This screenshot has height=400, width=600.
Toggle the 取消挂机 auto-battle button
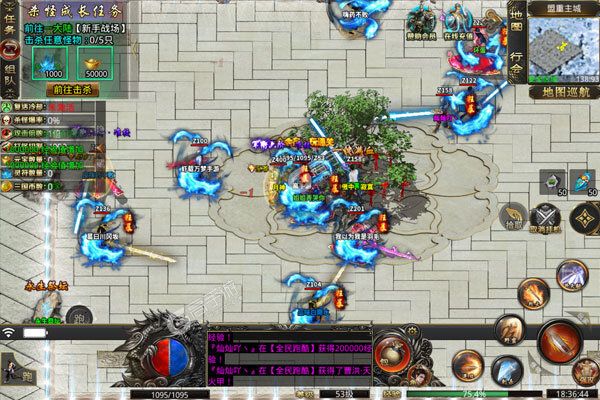[x=546, y=217]
